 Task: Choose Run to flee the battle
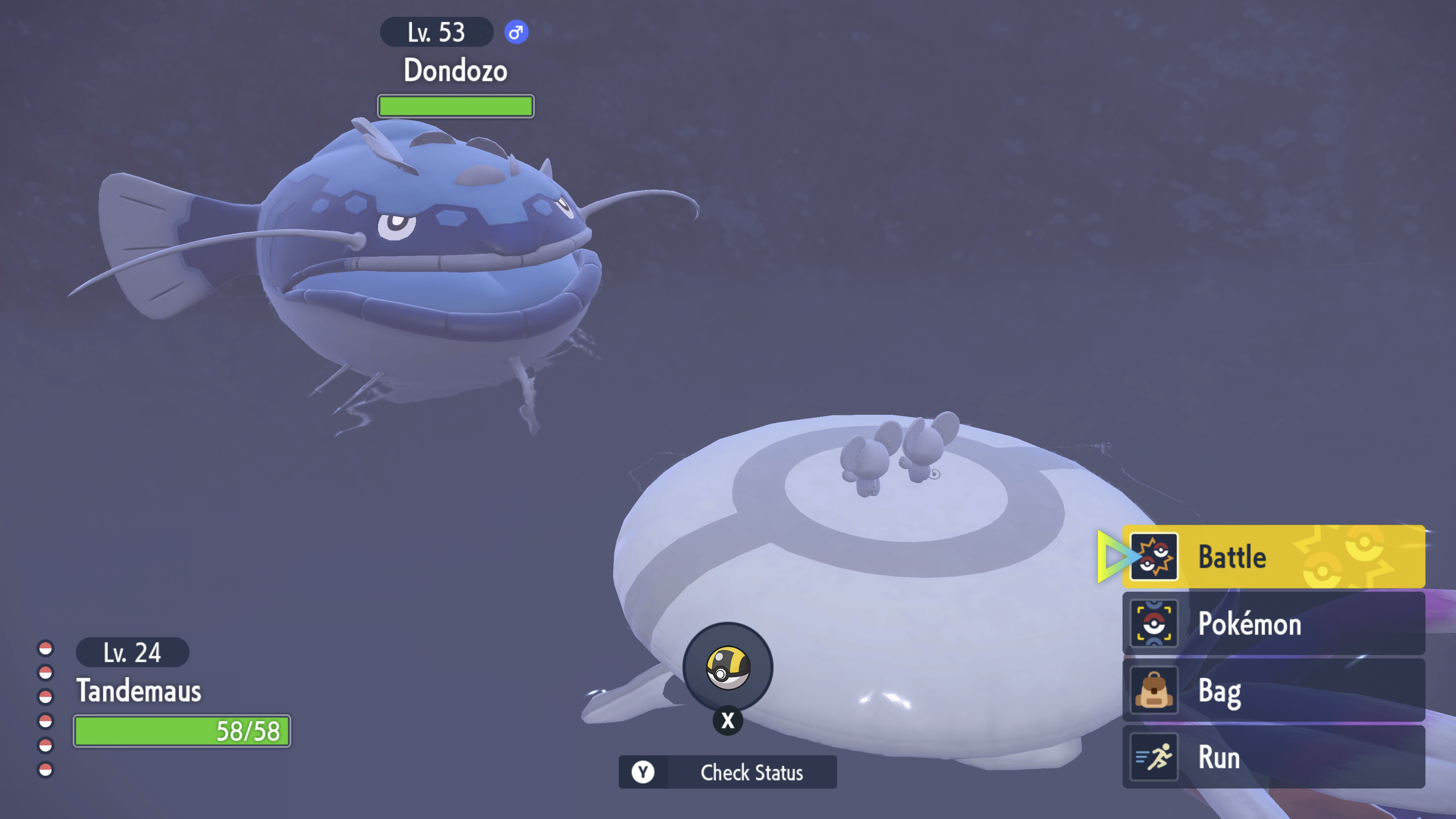click(x=1273, y=757)
